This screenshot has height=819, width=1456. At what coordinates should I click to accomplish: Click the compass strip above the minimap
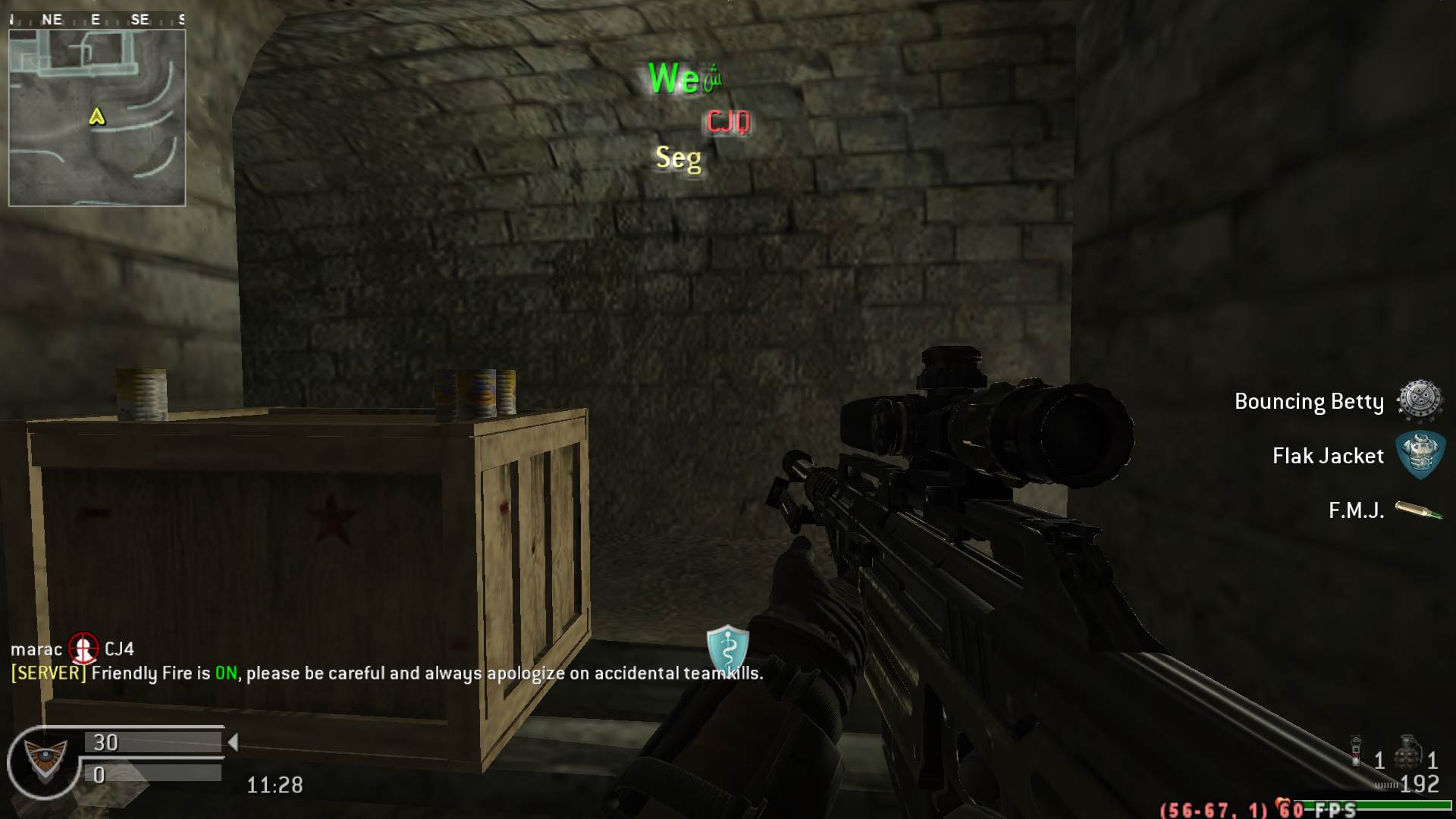pos(97,20)
